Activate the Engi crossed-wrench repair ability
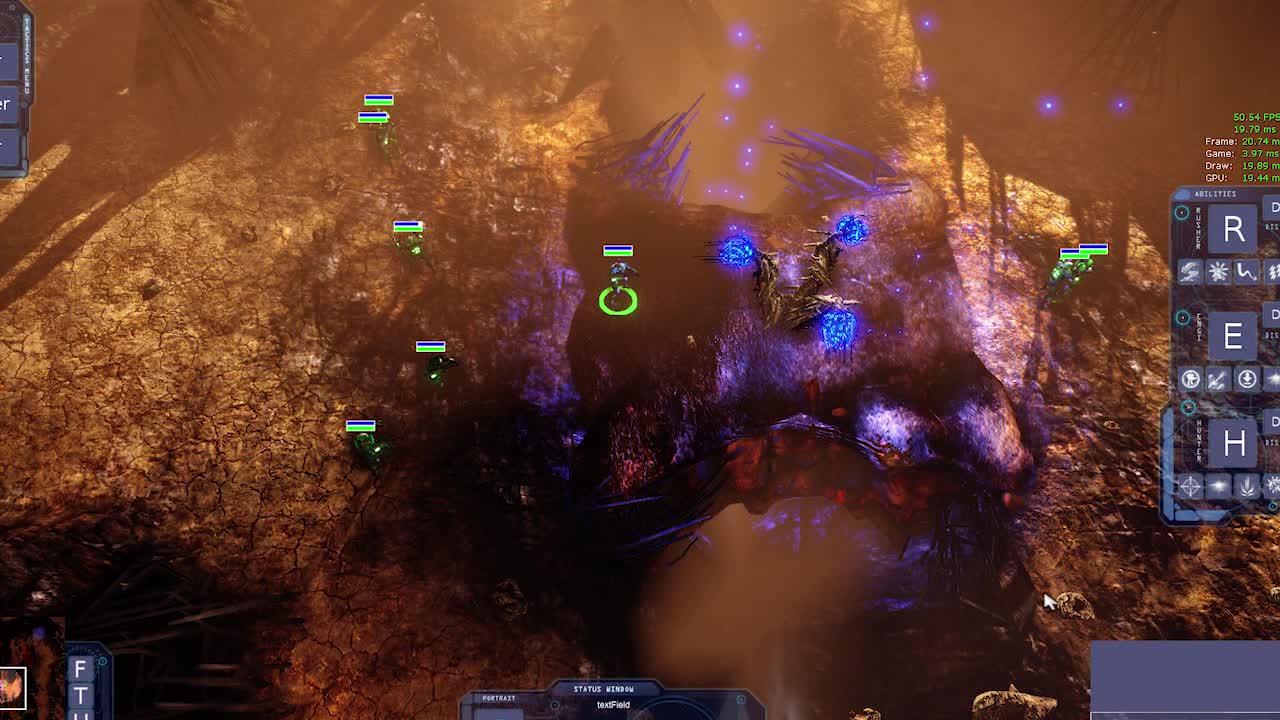The image size is (1280, 720). [1216, 377]
